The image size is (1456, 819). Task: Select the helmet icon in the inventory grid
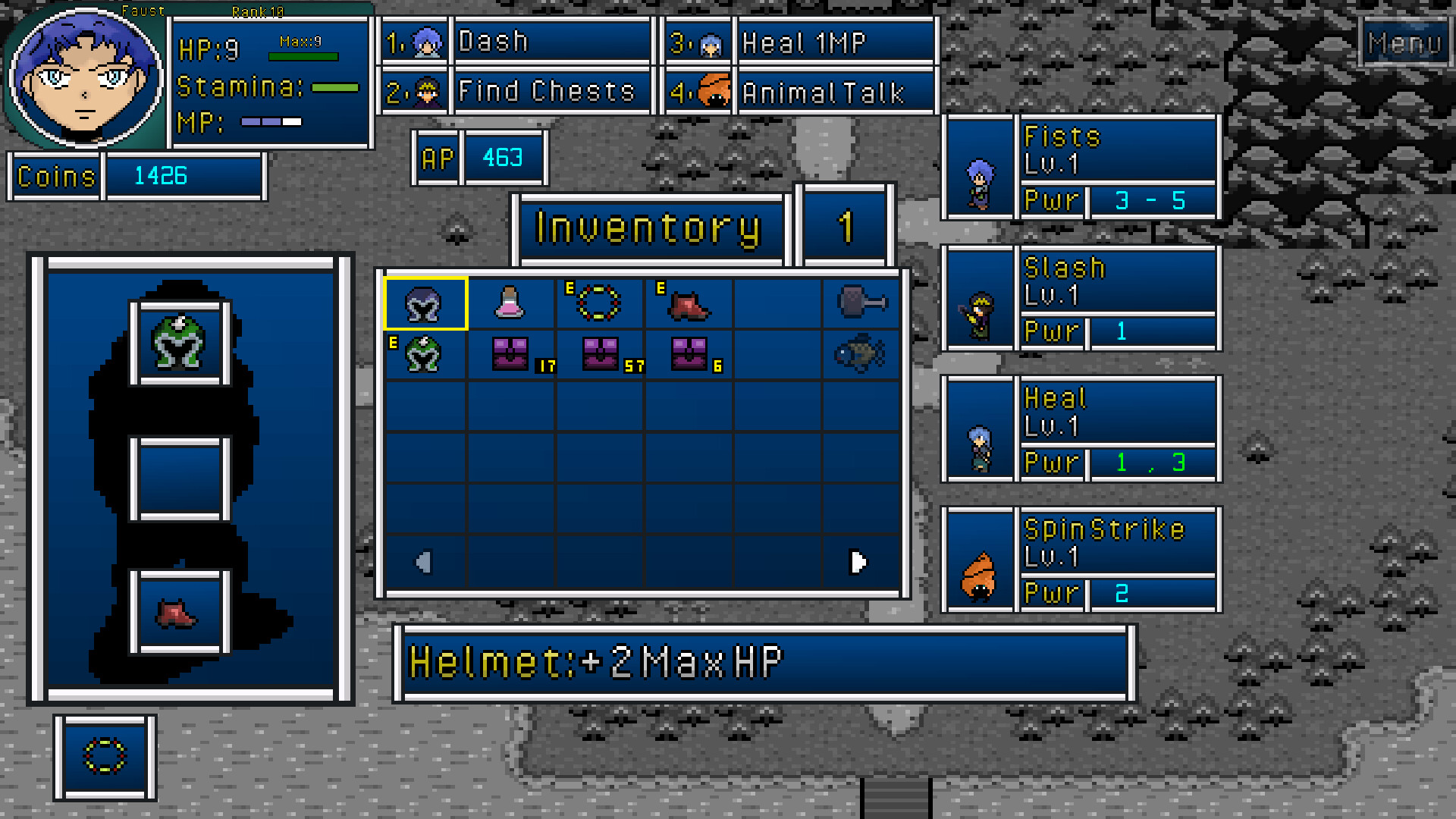click(425, 303)
